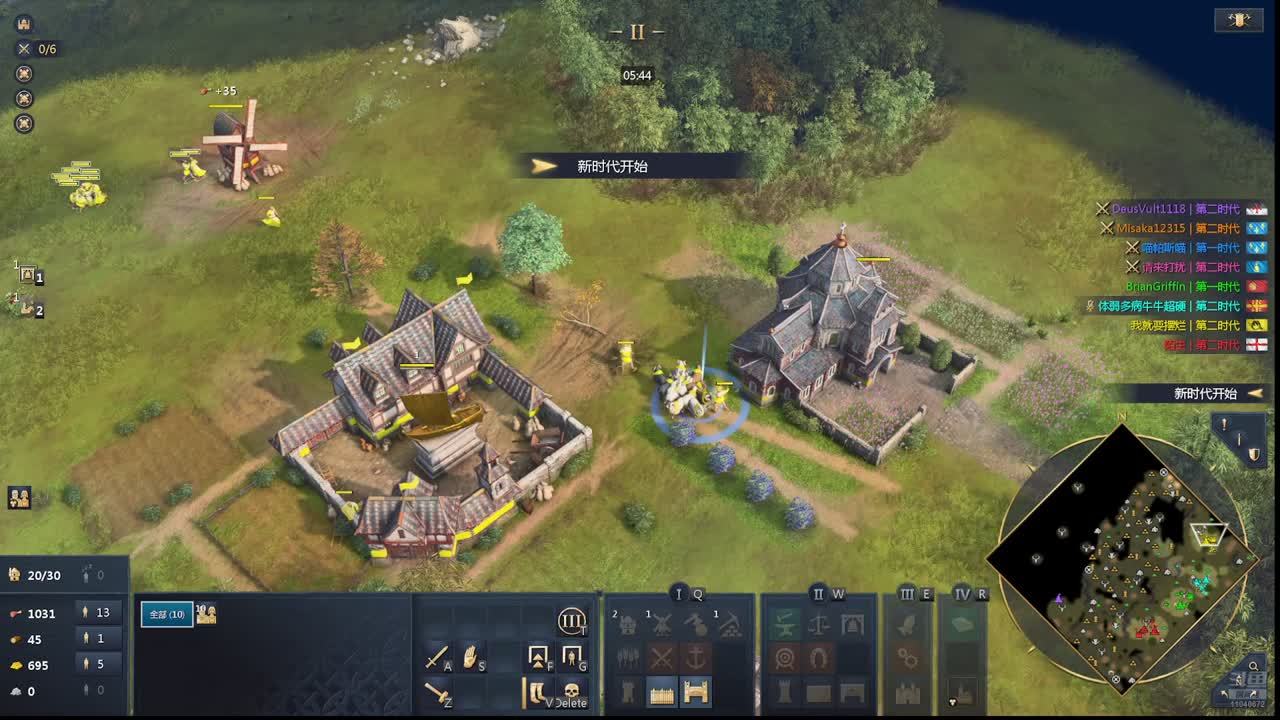1280x720 pixels.
Task: Build a palisade wall from the grid
Action: (x=661, y=692)
